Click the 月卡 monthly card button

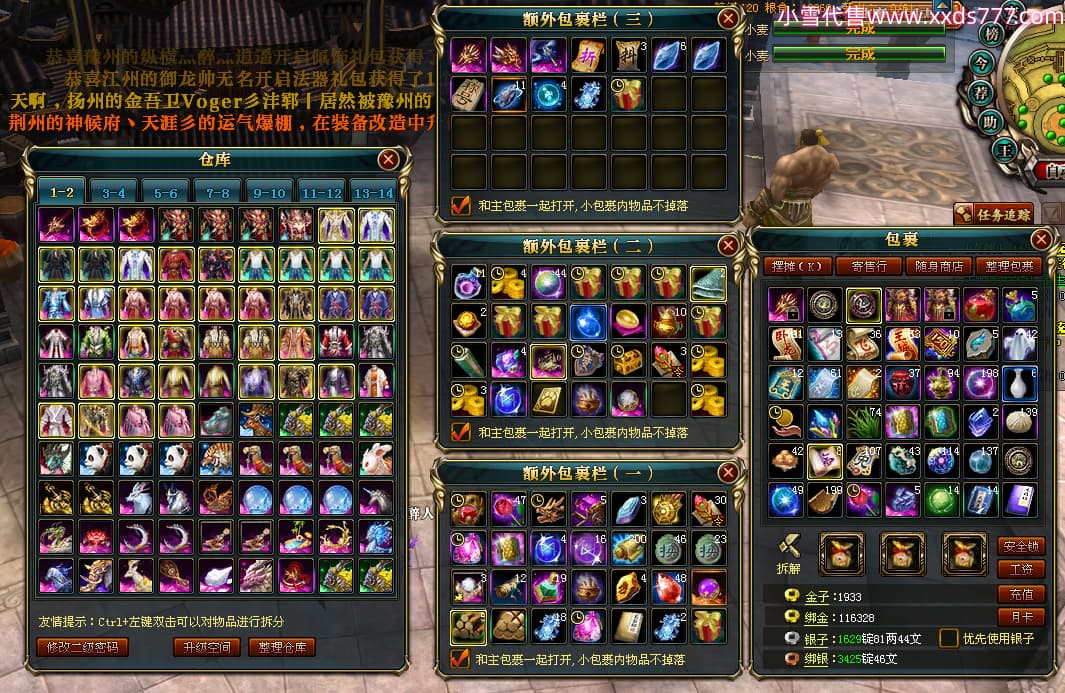tap(1021, 618)
